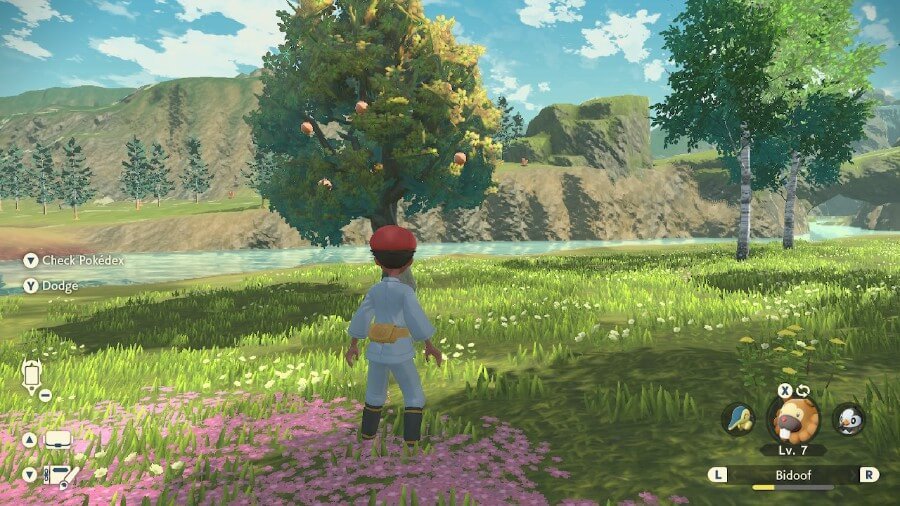
Task: Choose the Bidoof portrait in the party selector
Action: tap(793, 419)
